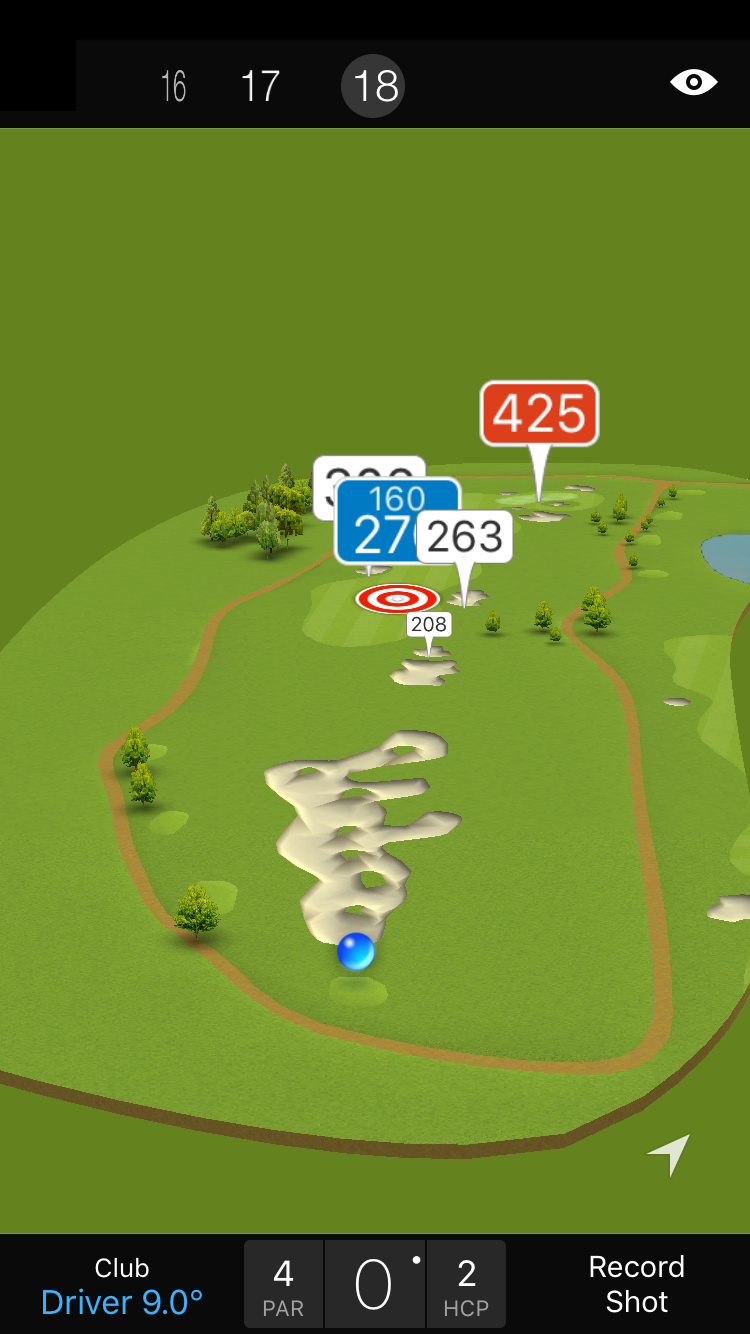Open the score entry showing 0

tap(374, 1285)
